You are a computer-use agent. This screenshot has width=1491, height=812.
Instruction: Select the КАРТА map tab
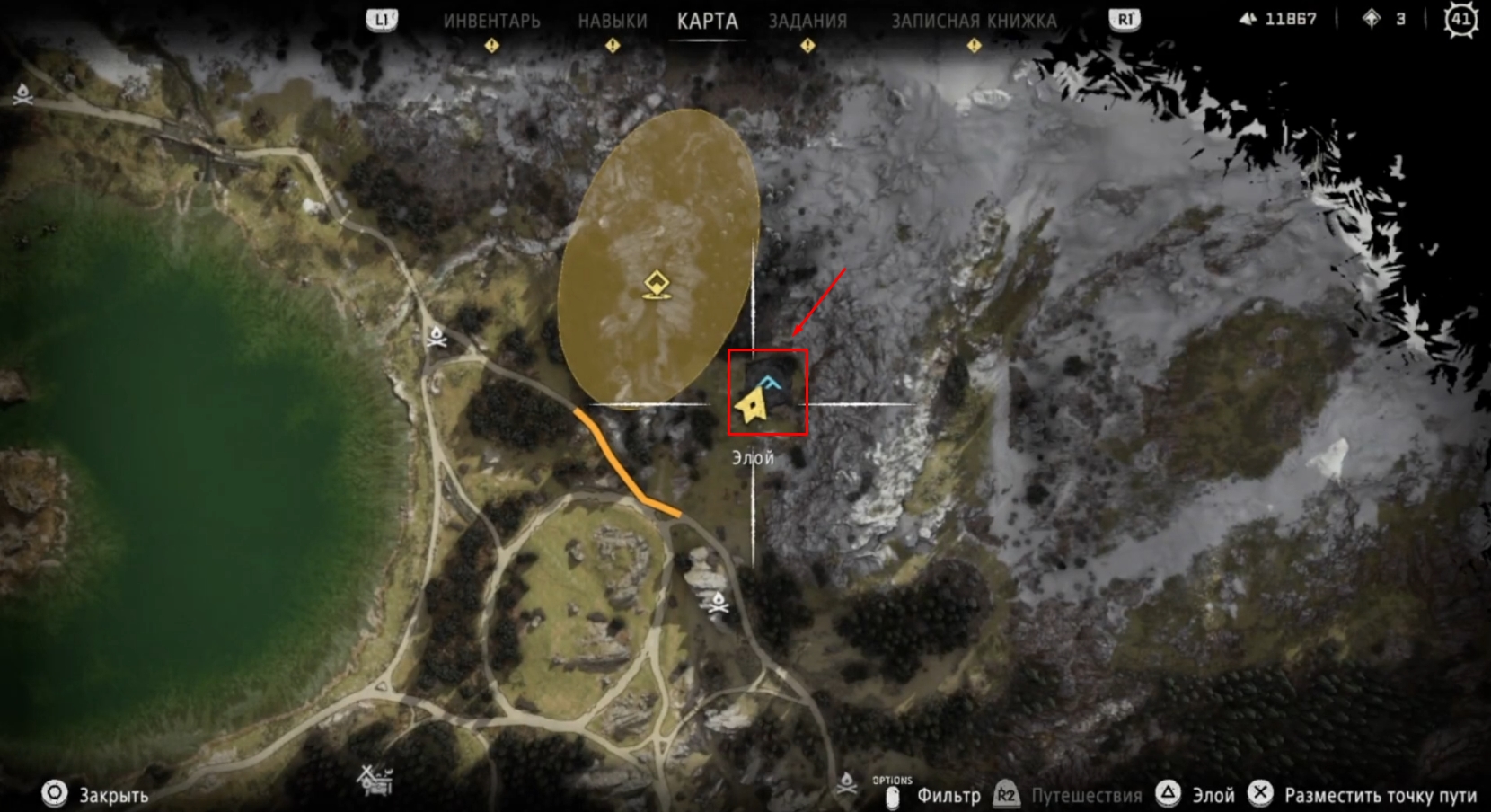point(708,21)
